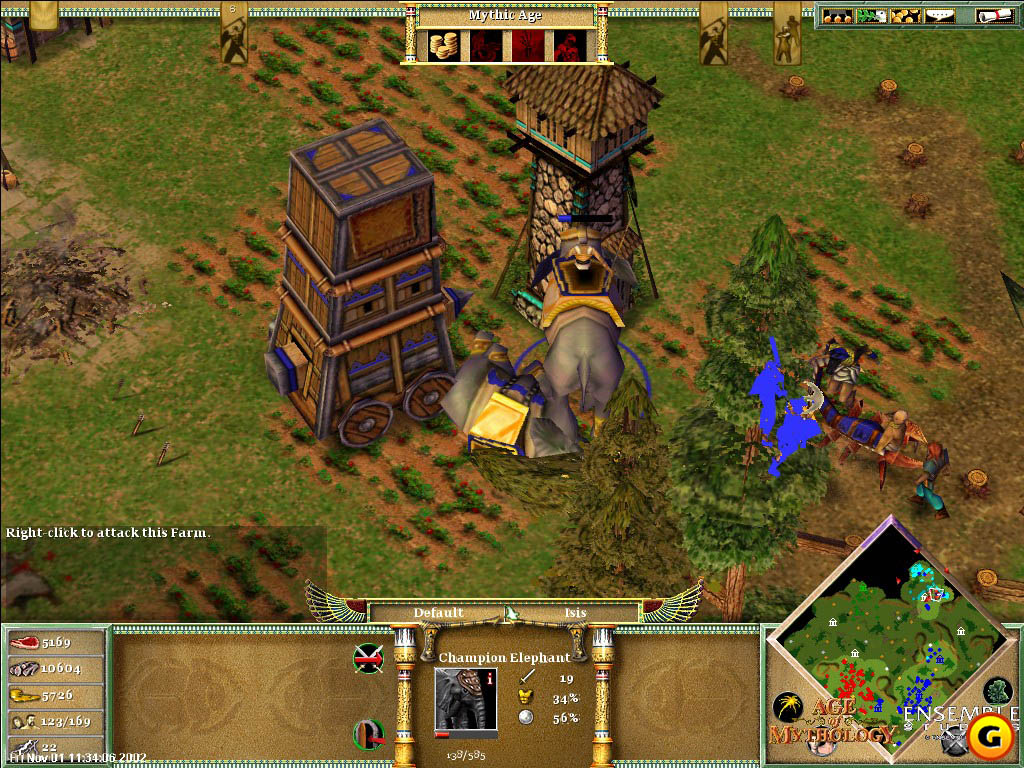Viewport: 1024px width, 768px height.
Task: Open the Champion Elephant info button
Action: tap(490, 678)
